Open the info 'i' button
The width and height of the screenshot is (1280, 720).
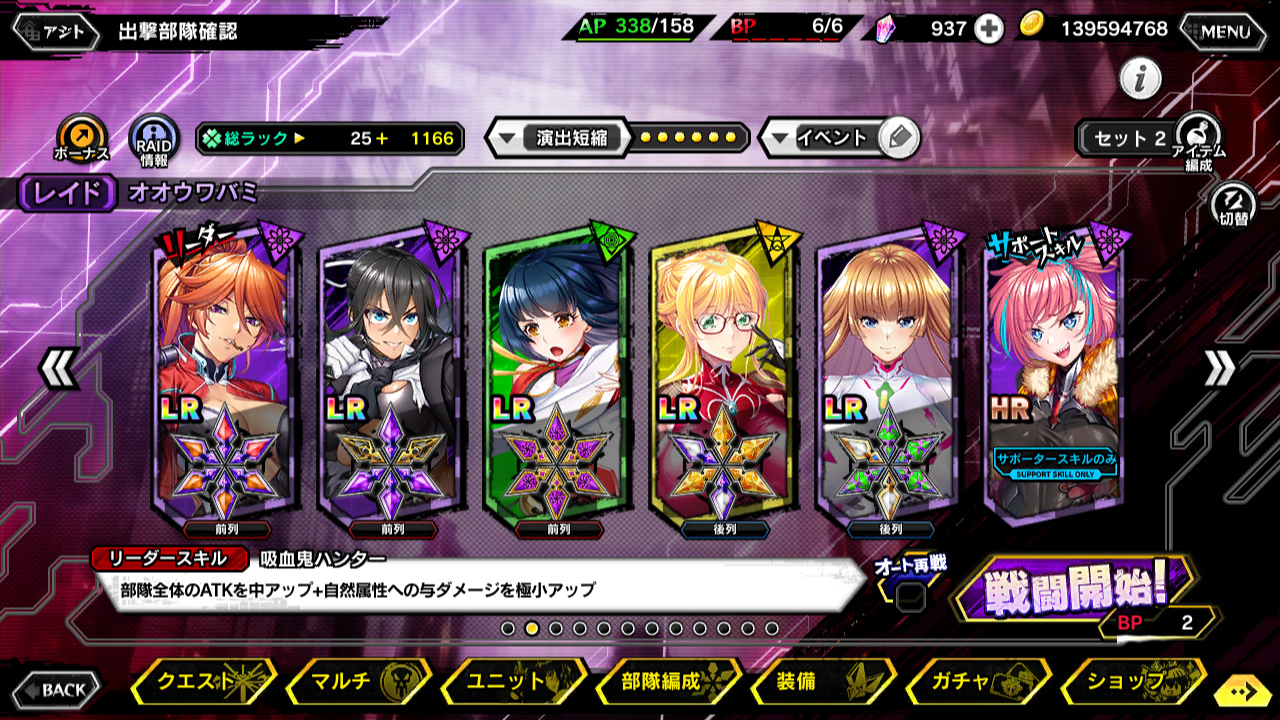(x=1140, y=79)
